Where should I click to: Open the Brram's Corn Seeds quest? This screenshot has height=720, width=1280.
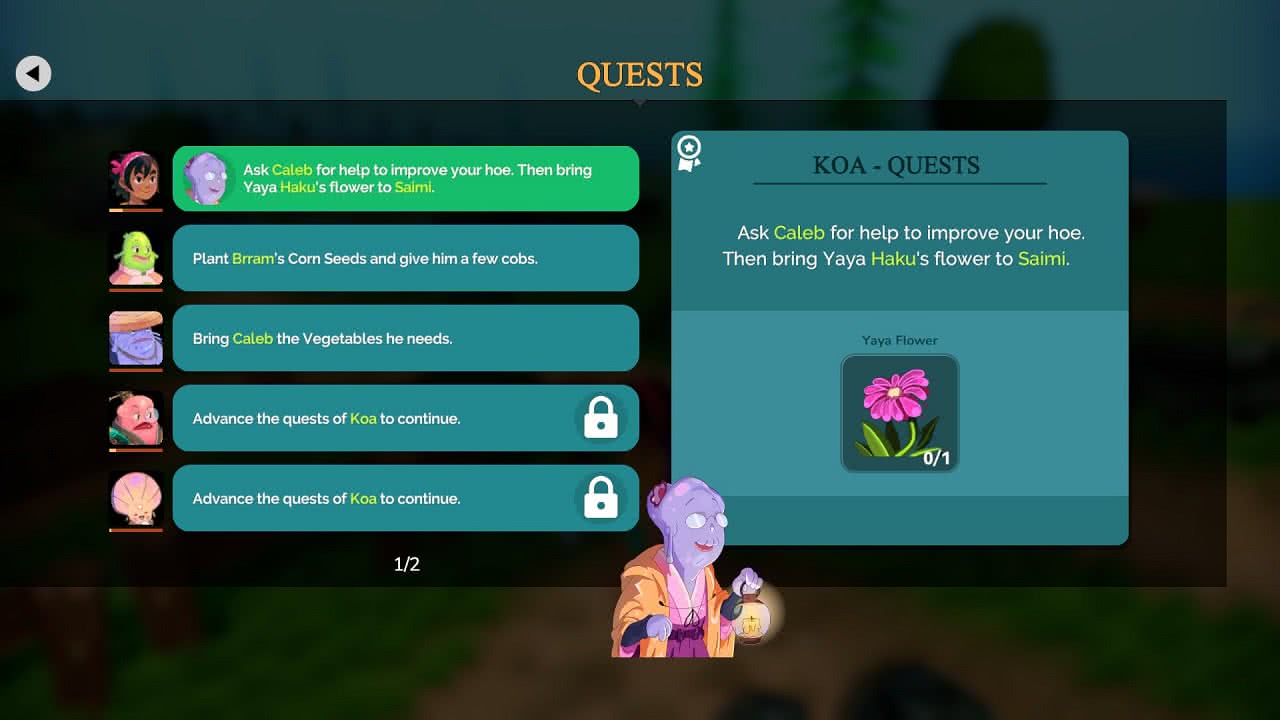click(x=405, y=258)
